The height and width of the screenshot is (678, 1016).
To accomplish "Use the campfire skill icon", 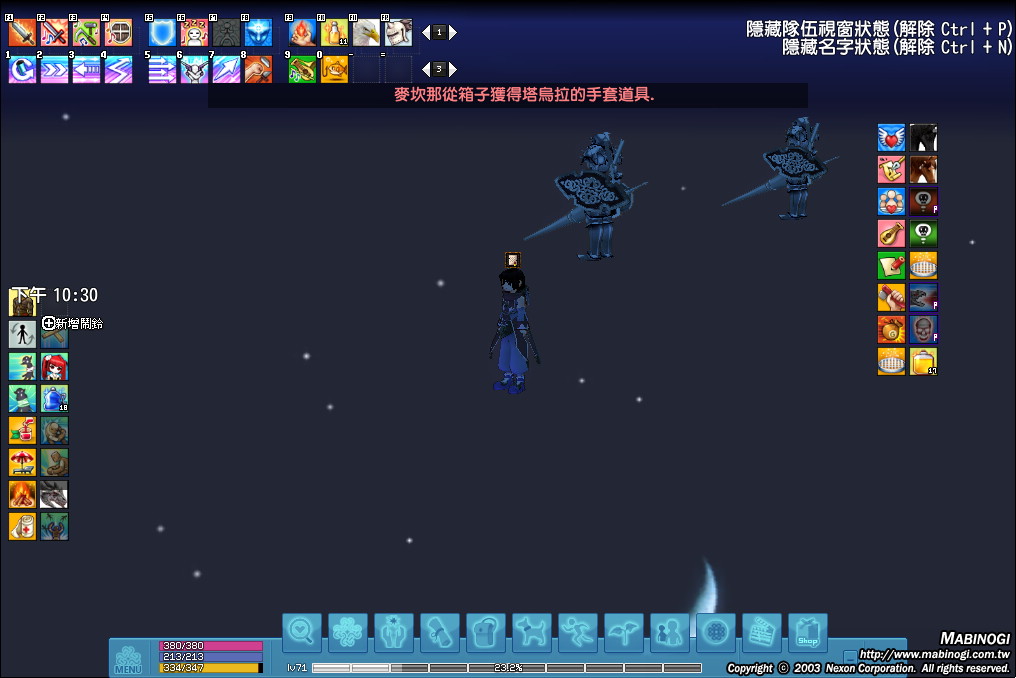I will [x=22, y=495].
